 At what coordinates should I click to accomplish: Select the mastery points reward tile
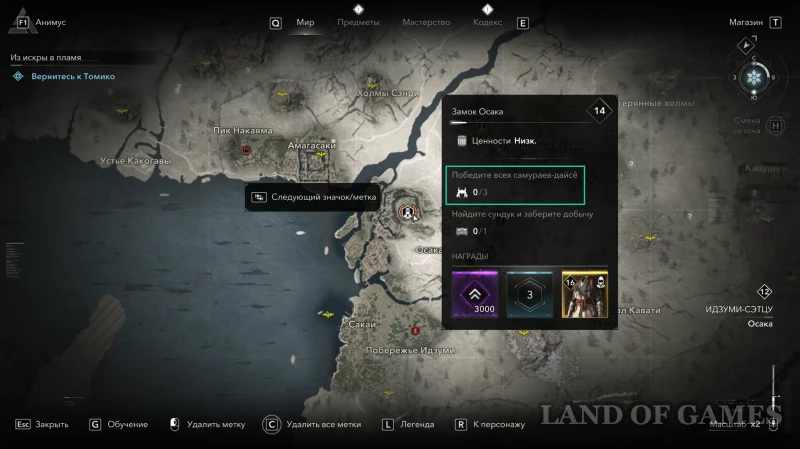click(x=529, y=294)
